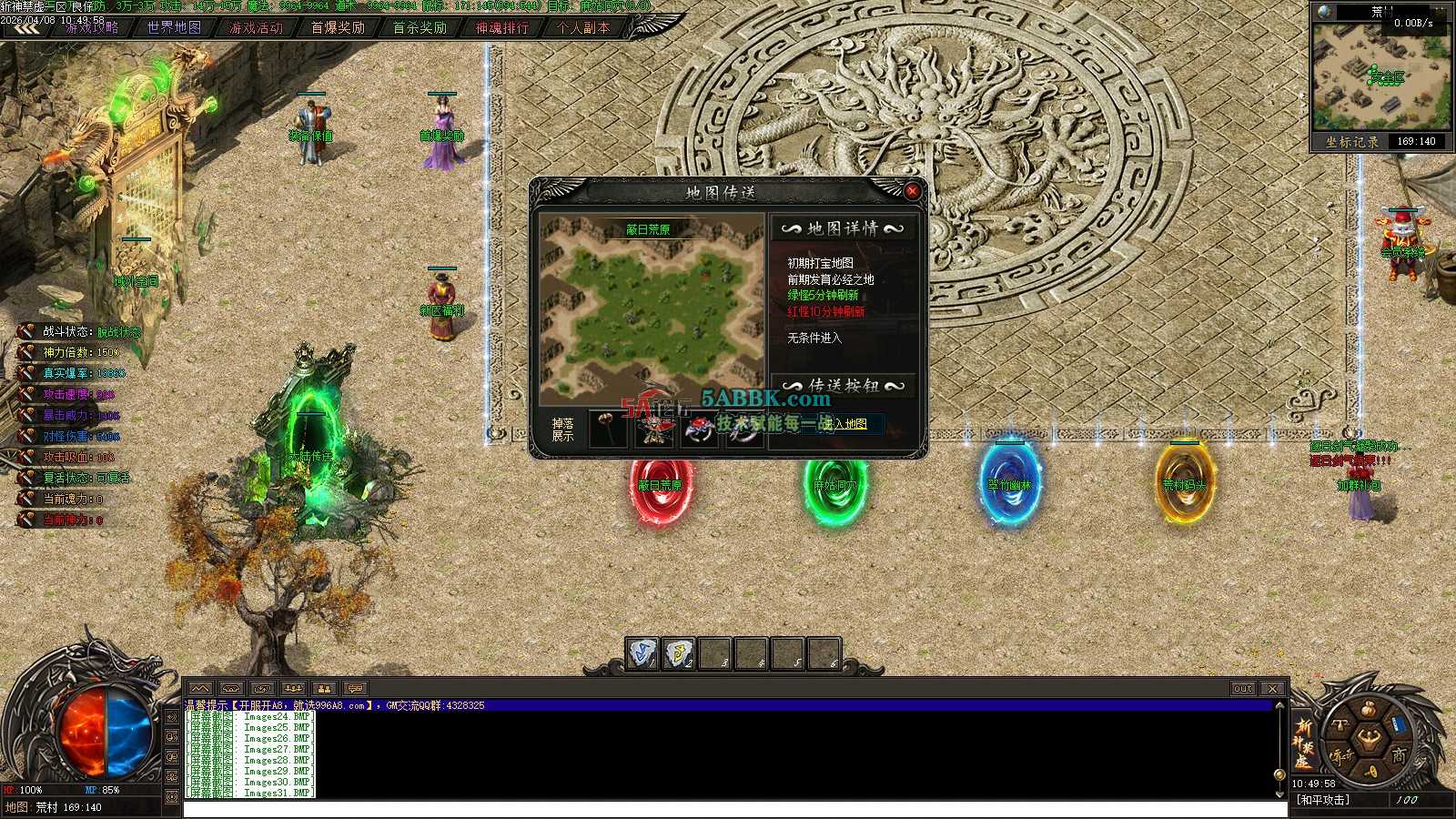Close the chat panel with X
Screen dimensions: 1456x819
pyautogui.click(x=1273, y=689)
